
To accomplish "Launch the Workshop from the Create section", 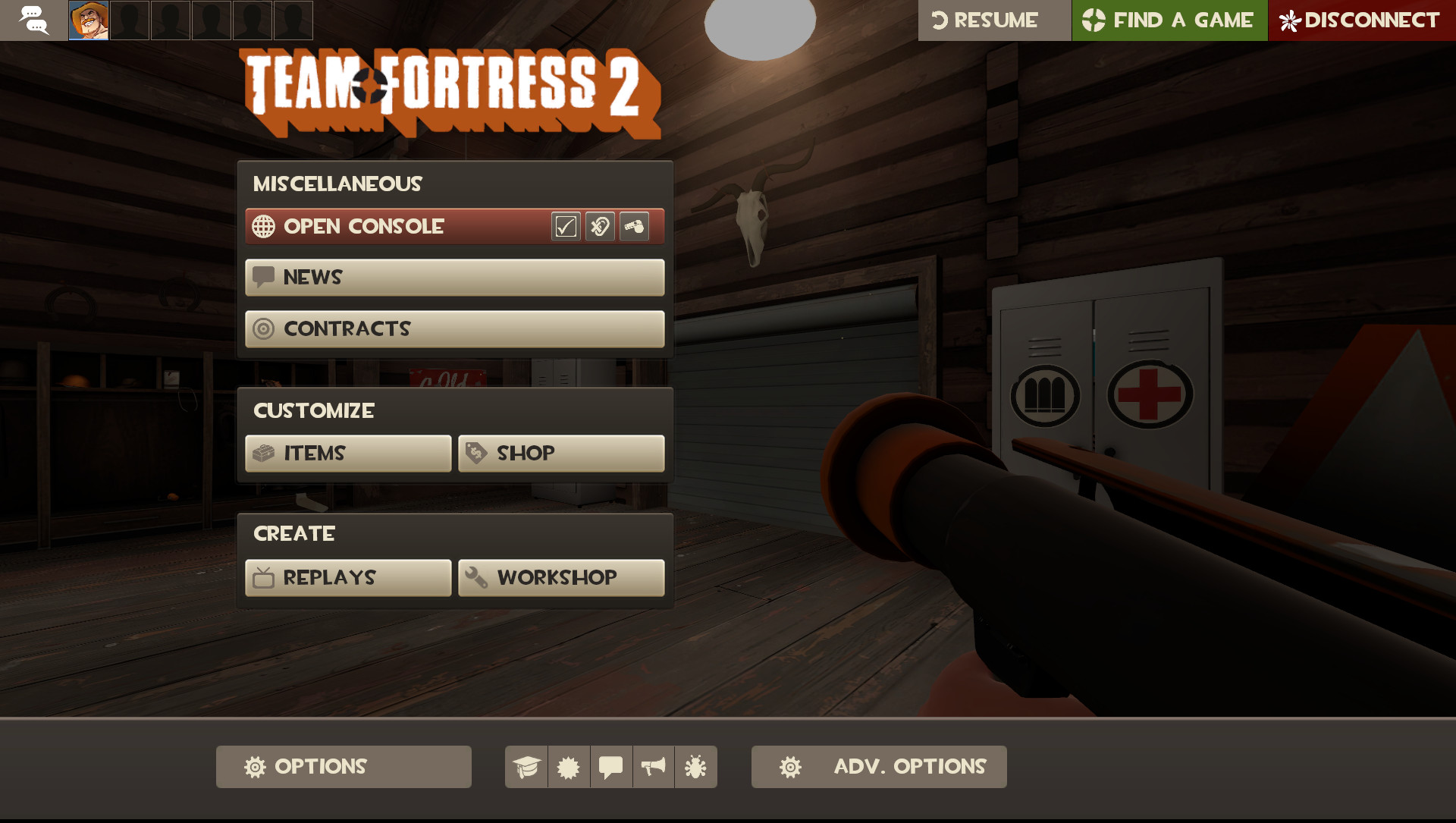I will point(561,577).
